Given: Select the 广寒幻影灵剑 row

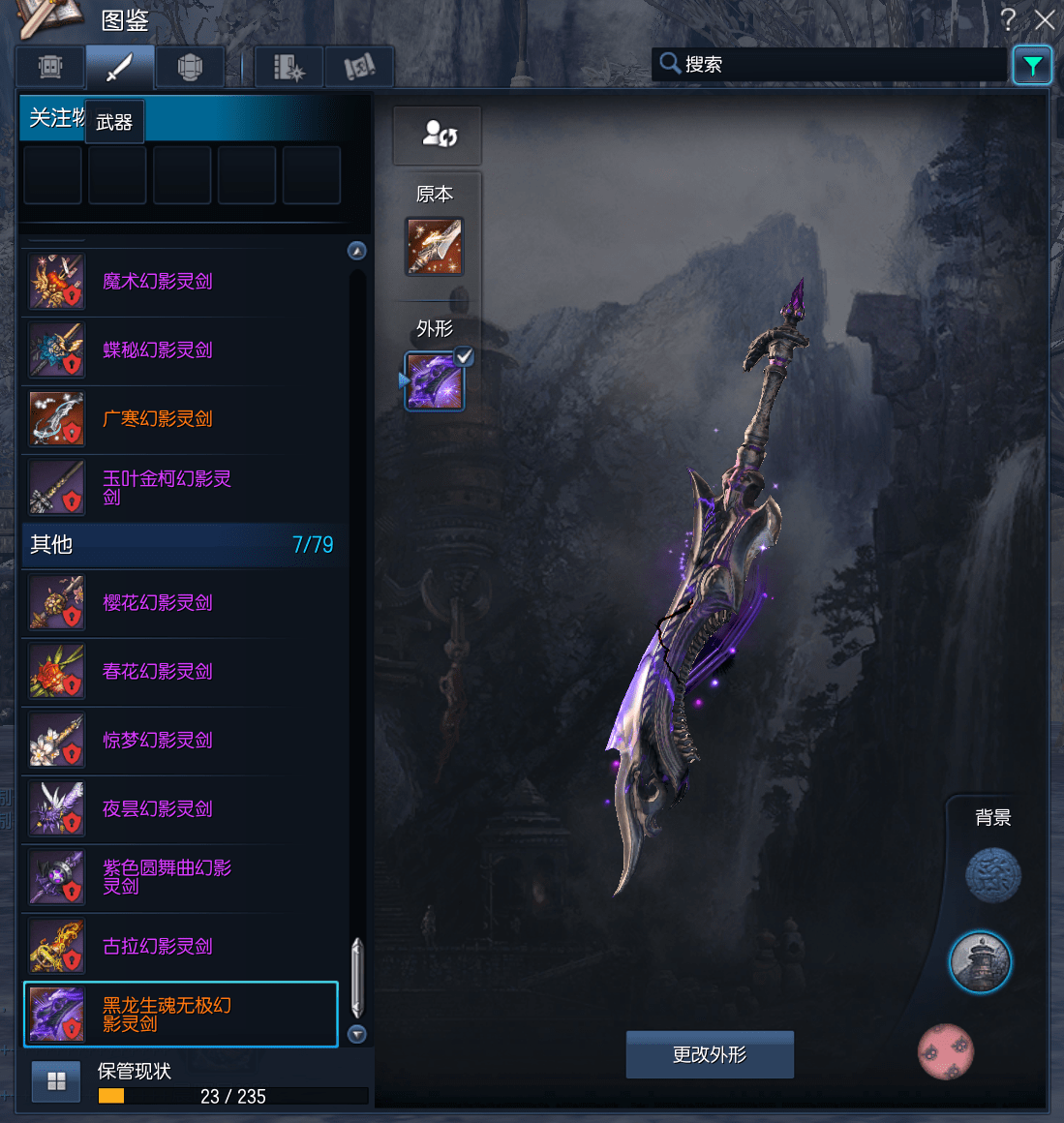Looking at the screenshot, I should pos(179,419).
